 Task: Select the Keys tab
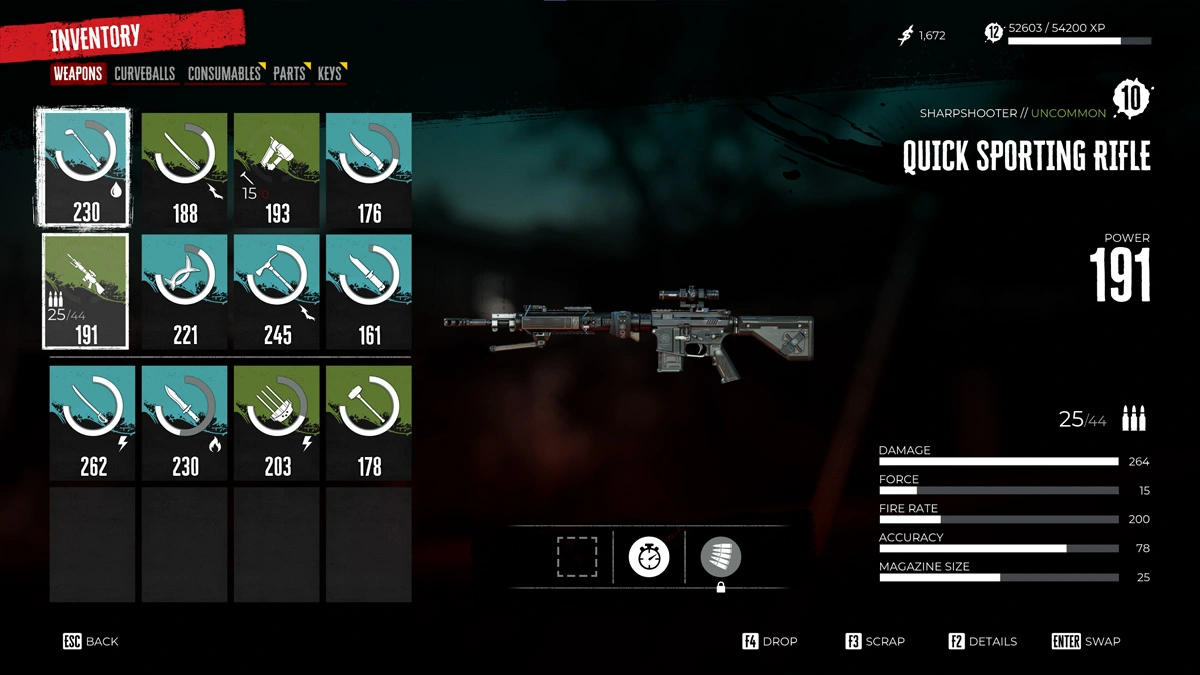click(x=329, y=74)
